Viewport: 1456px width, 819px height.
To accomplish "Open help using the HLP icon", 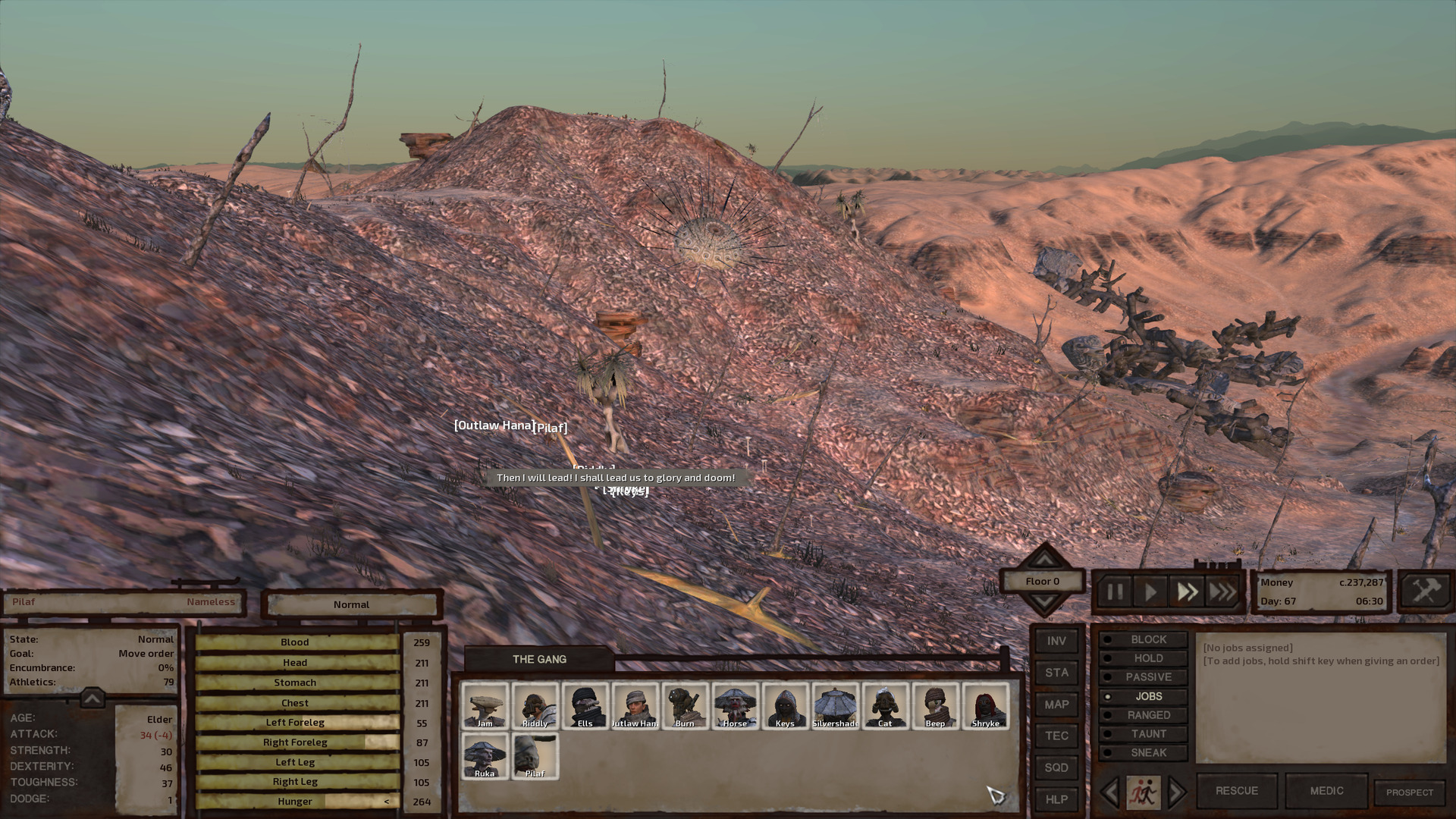I will (1056, 799).
